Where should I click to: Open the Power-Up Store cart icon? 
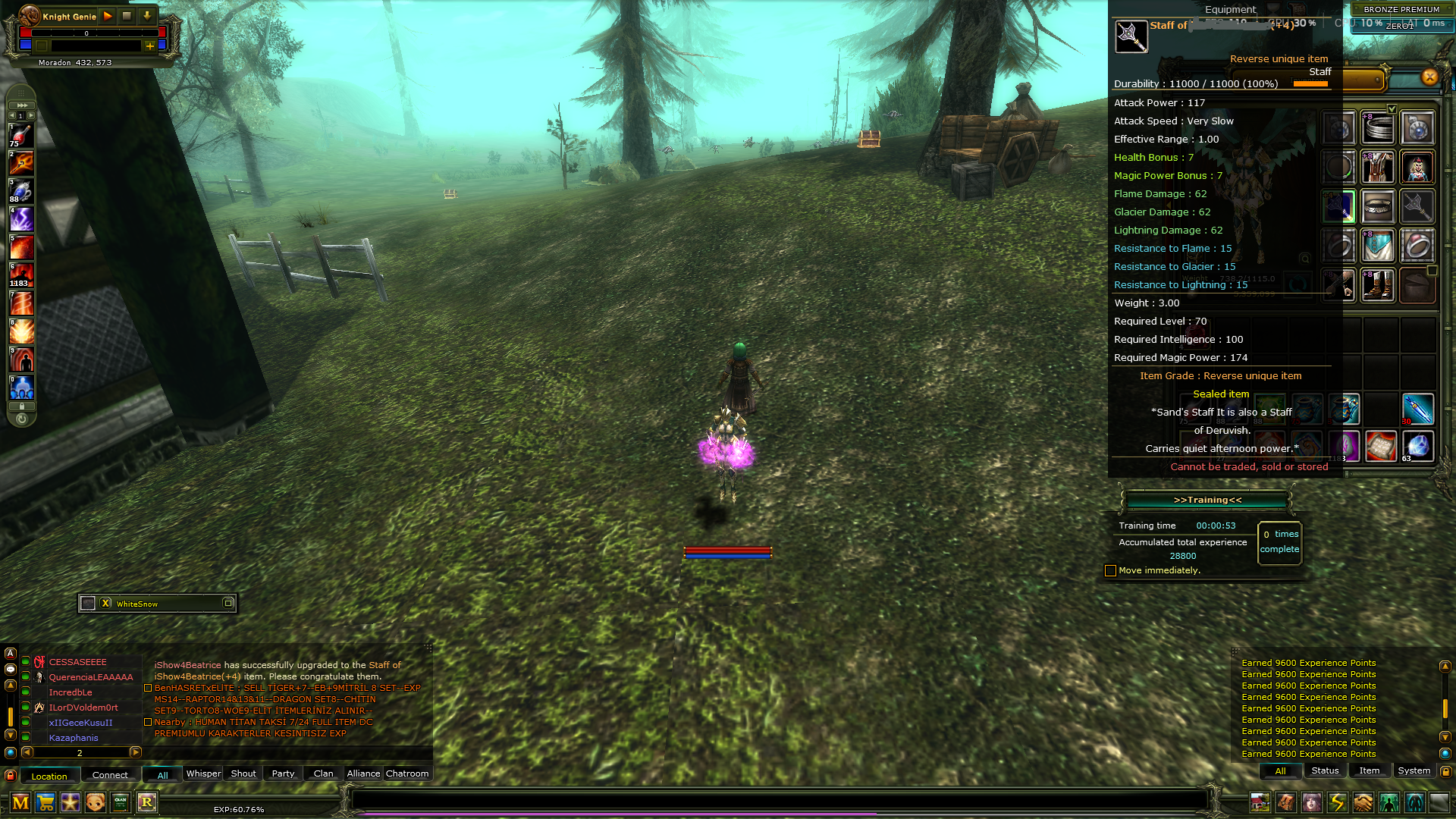[46, 802]
